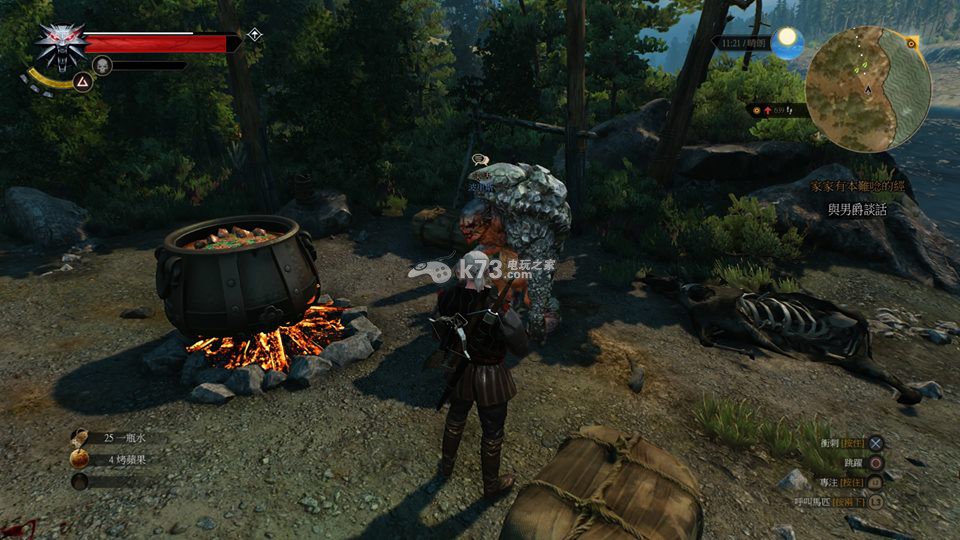Image resolution: width=960 pixels, height=540 pixels.
Task: Click the wolf head medallion
Action: click(x=59, y=44)
